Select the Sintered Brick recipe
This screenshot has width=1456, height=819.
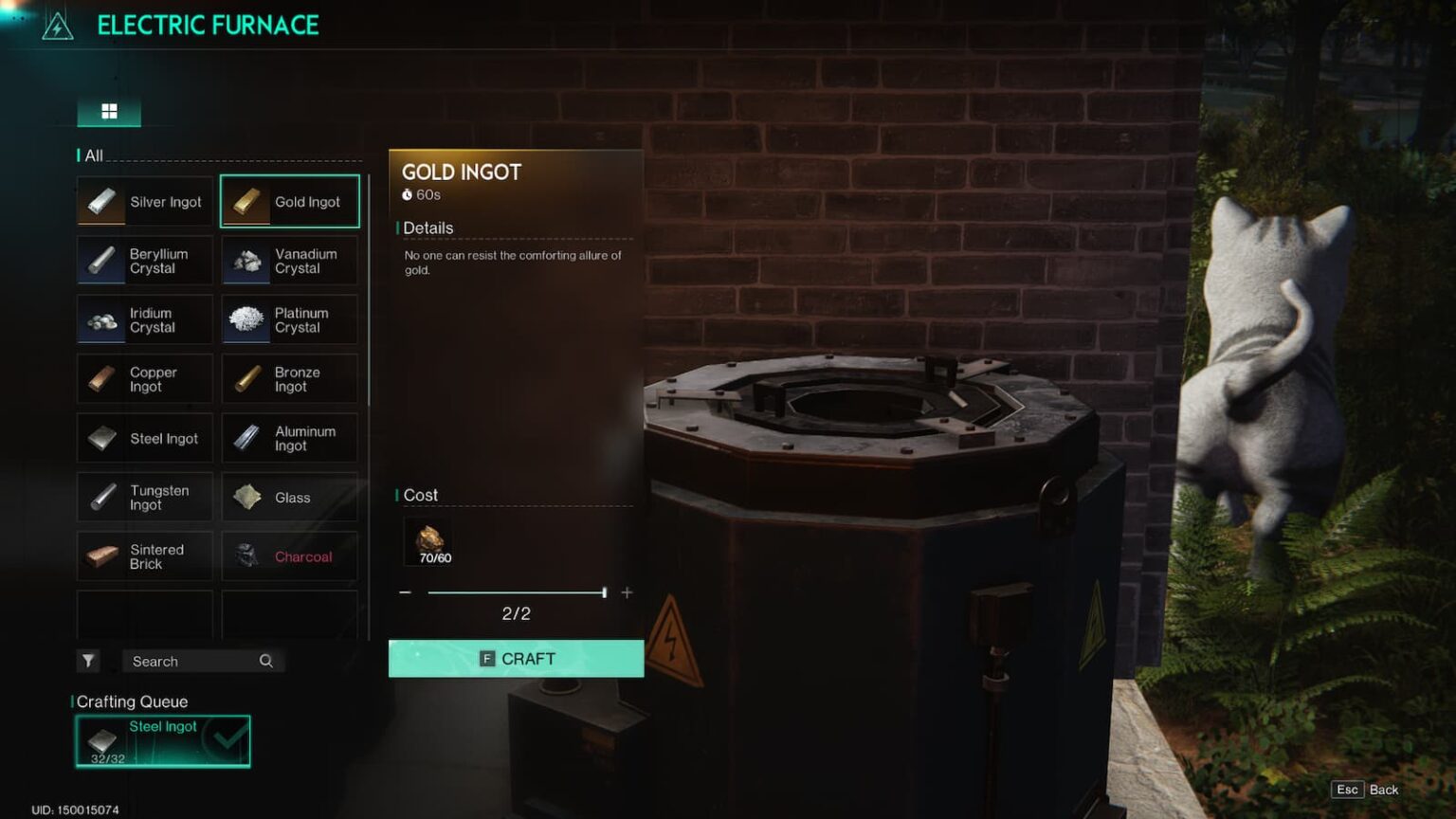click(145, 556)
